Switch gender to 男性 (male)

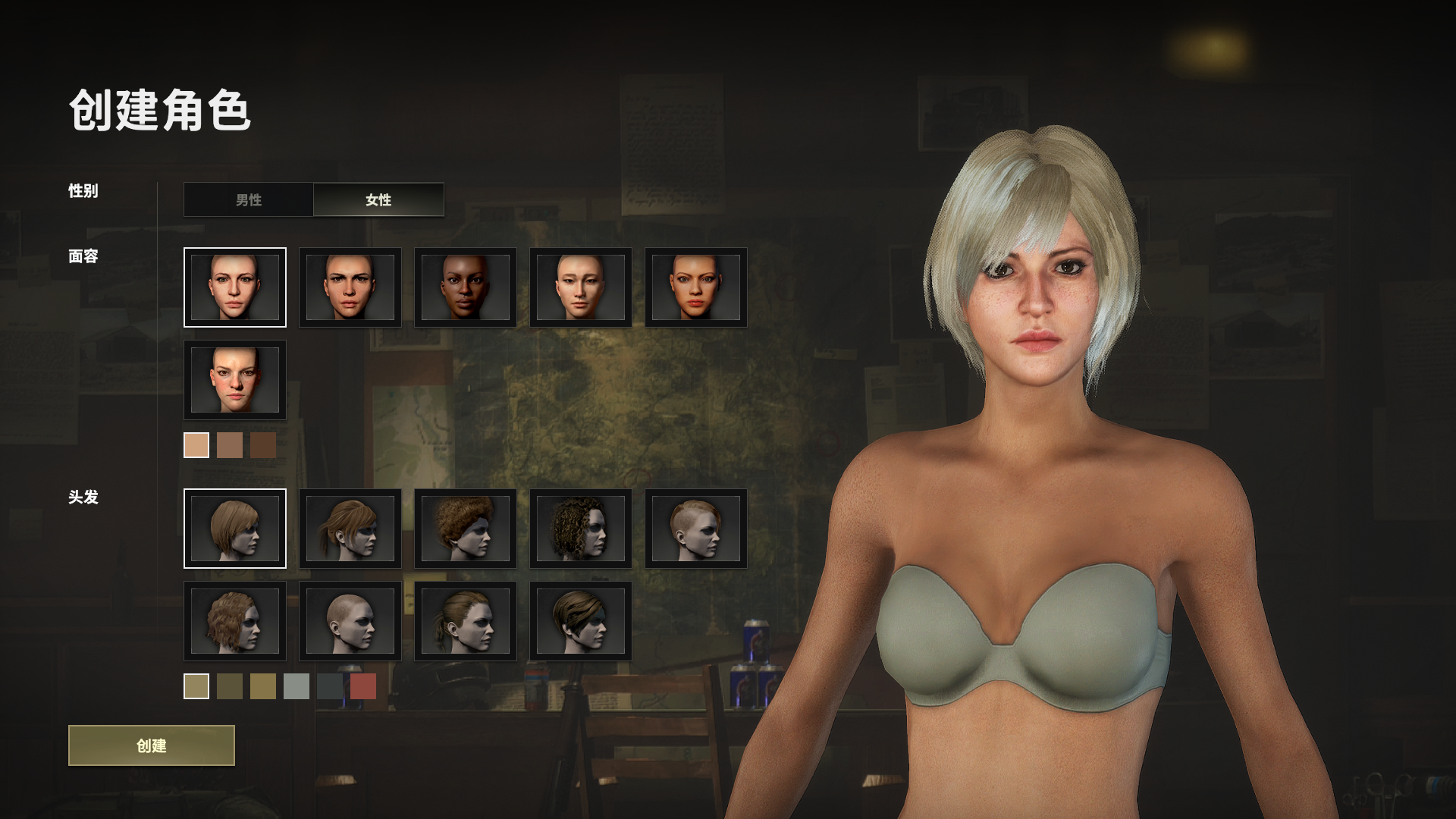pos(249,199)
